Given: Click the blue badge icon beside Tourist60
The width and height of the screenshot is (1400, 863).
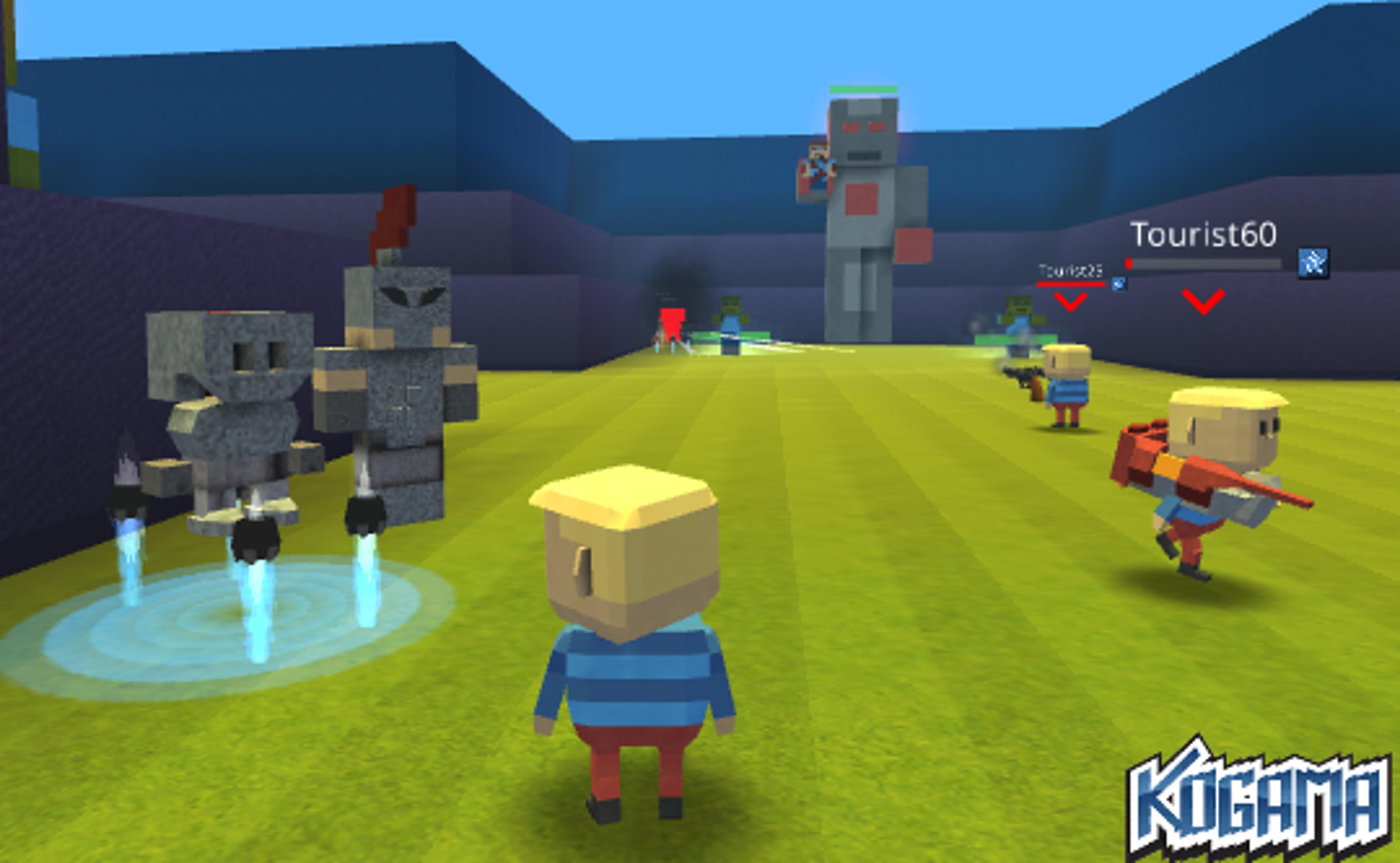Looking at the screenshot, I should click(1313, 264).
